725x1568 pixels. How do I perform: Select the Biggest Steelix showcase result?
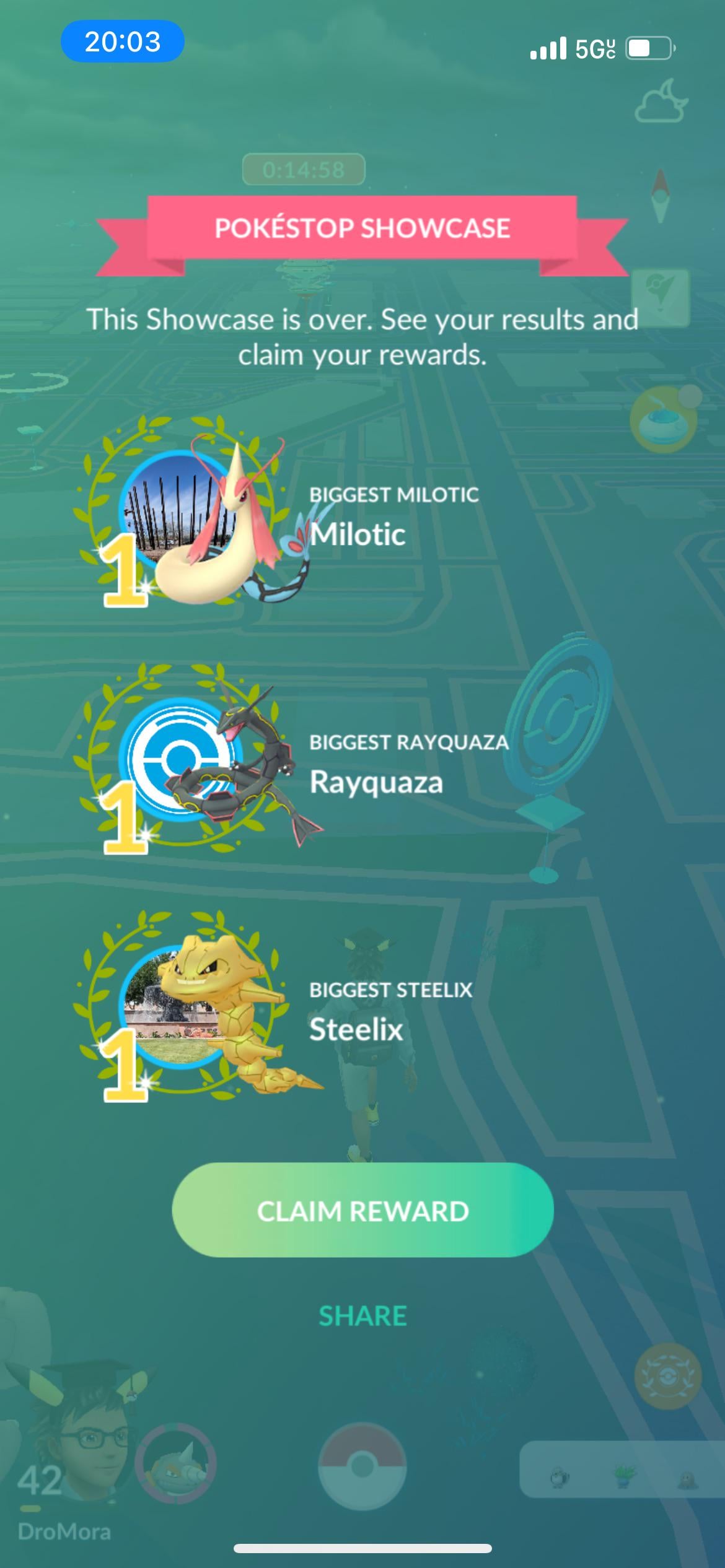[x=285, y=1012]
